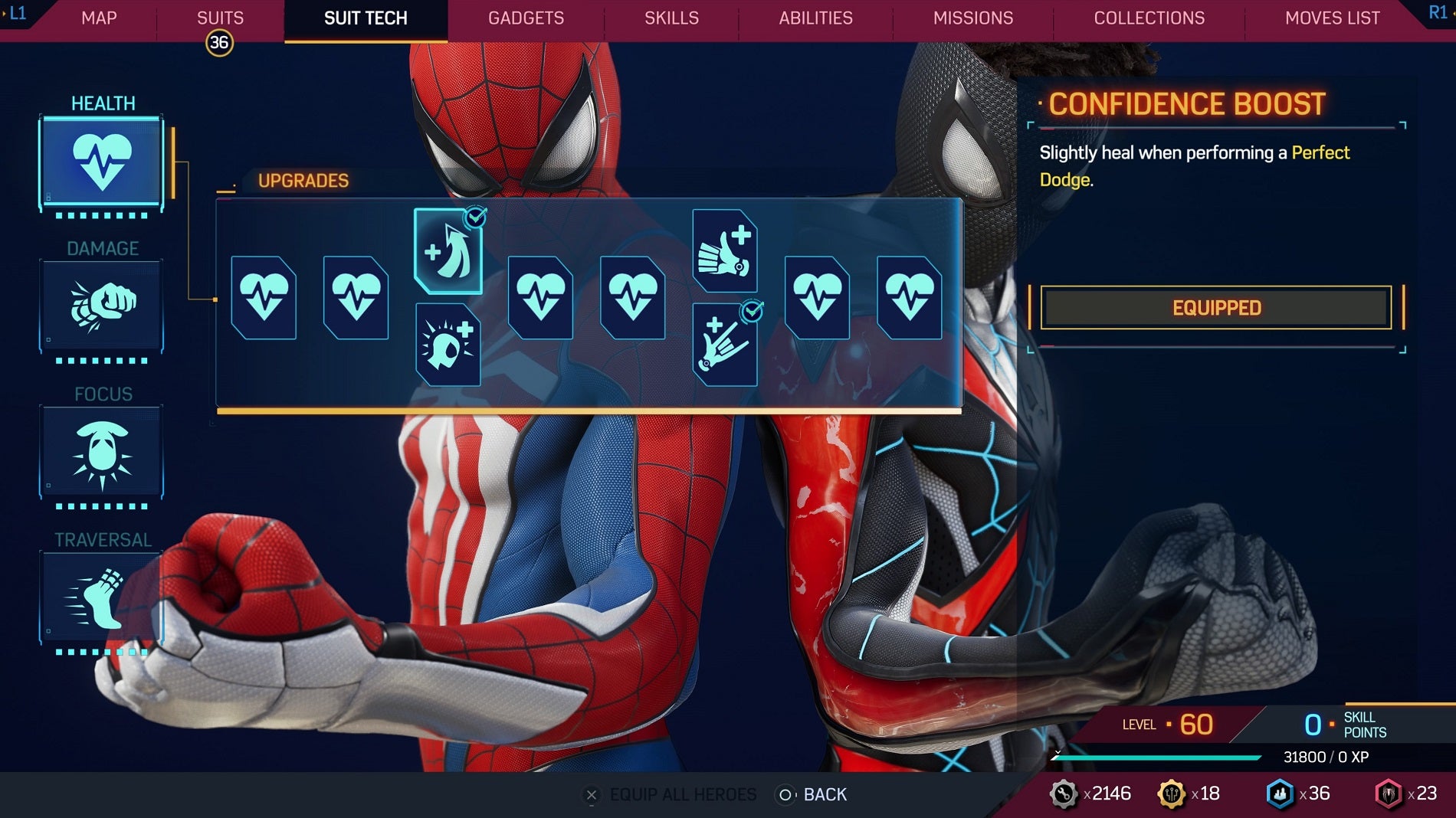Viewport: 1456px width, 818px height.
Task: Switch to the GADGETS tab
Action: tap(526, 18)
